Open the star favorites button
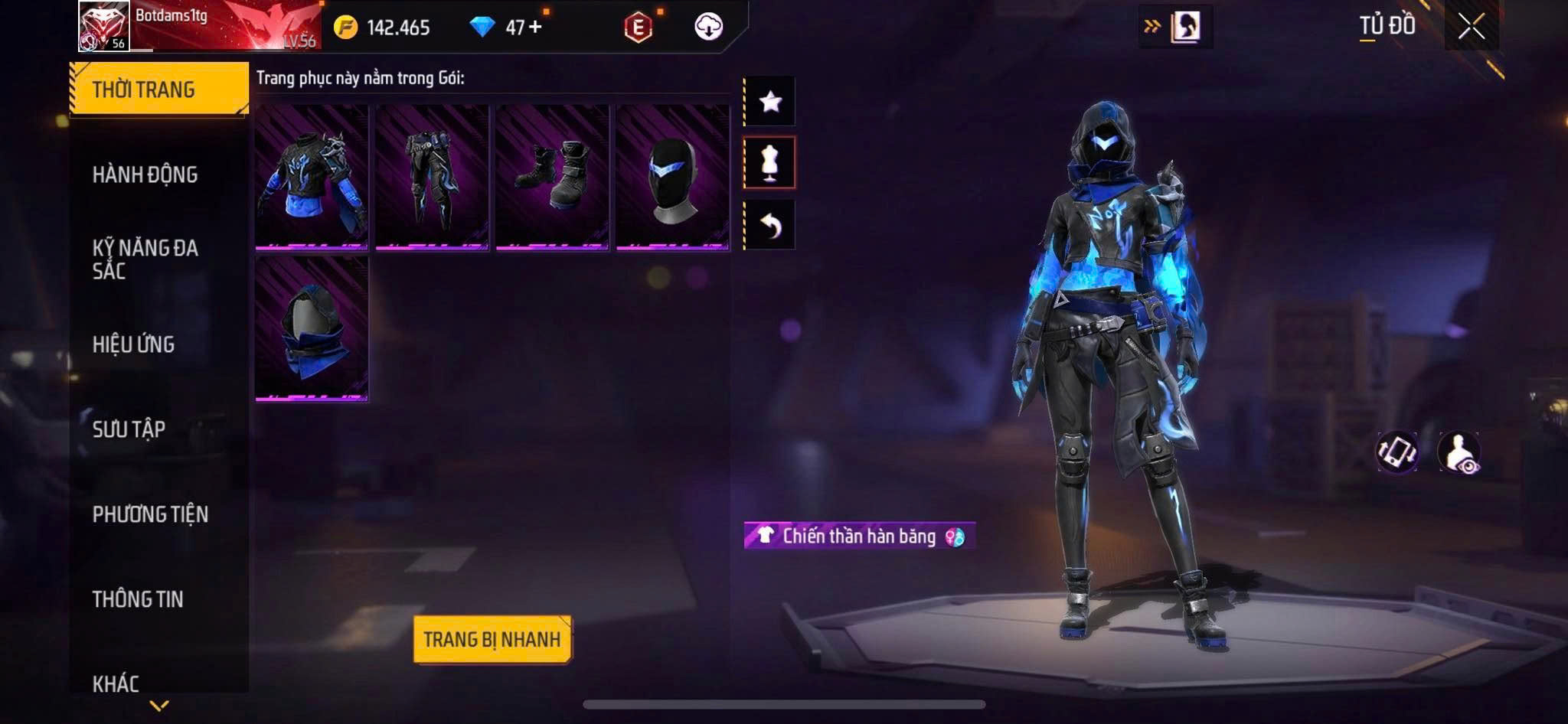The height and width of the screenshot is (724, 1568). point(770,101)
